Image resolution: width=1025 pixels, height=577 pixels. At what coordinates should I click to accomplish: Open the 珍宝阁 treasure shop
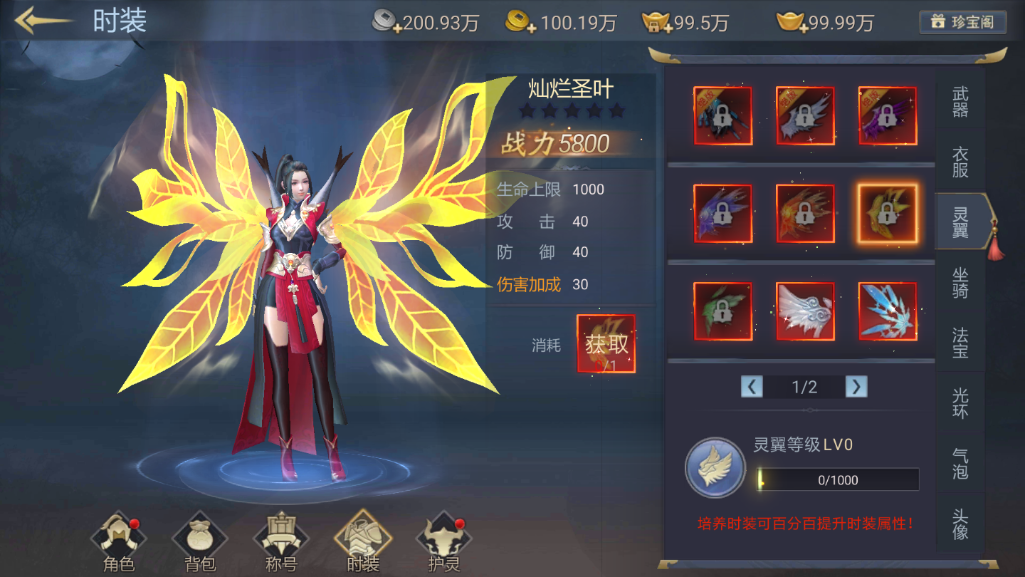962,22
